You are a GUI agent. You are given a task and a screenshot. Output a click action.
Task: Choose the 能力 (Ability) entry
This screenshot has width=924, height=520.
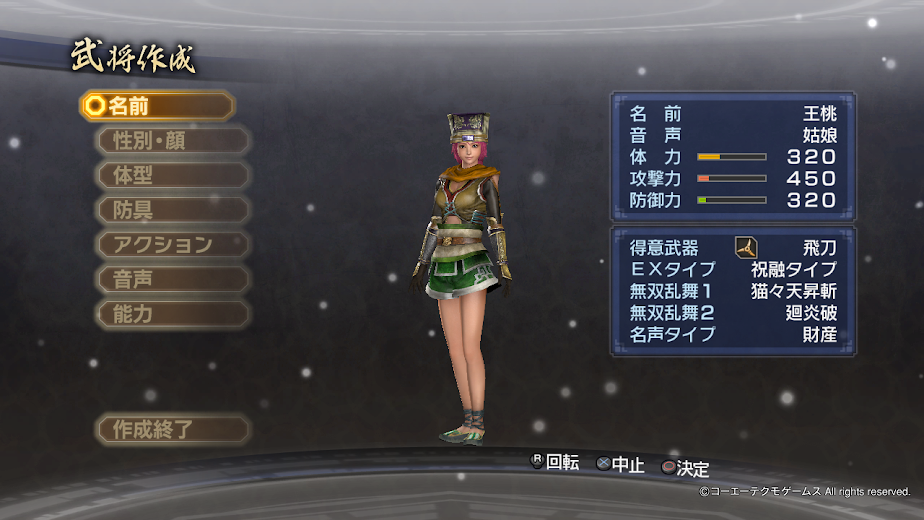172,313
